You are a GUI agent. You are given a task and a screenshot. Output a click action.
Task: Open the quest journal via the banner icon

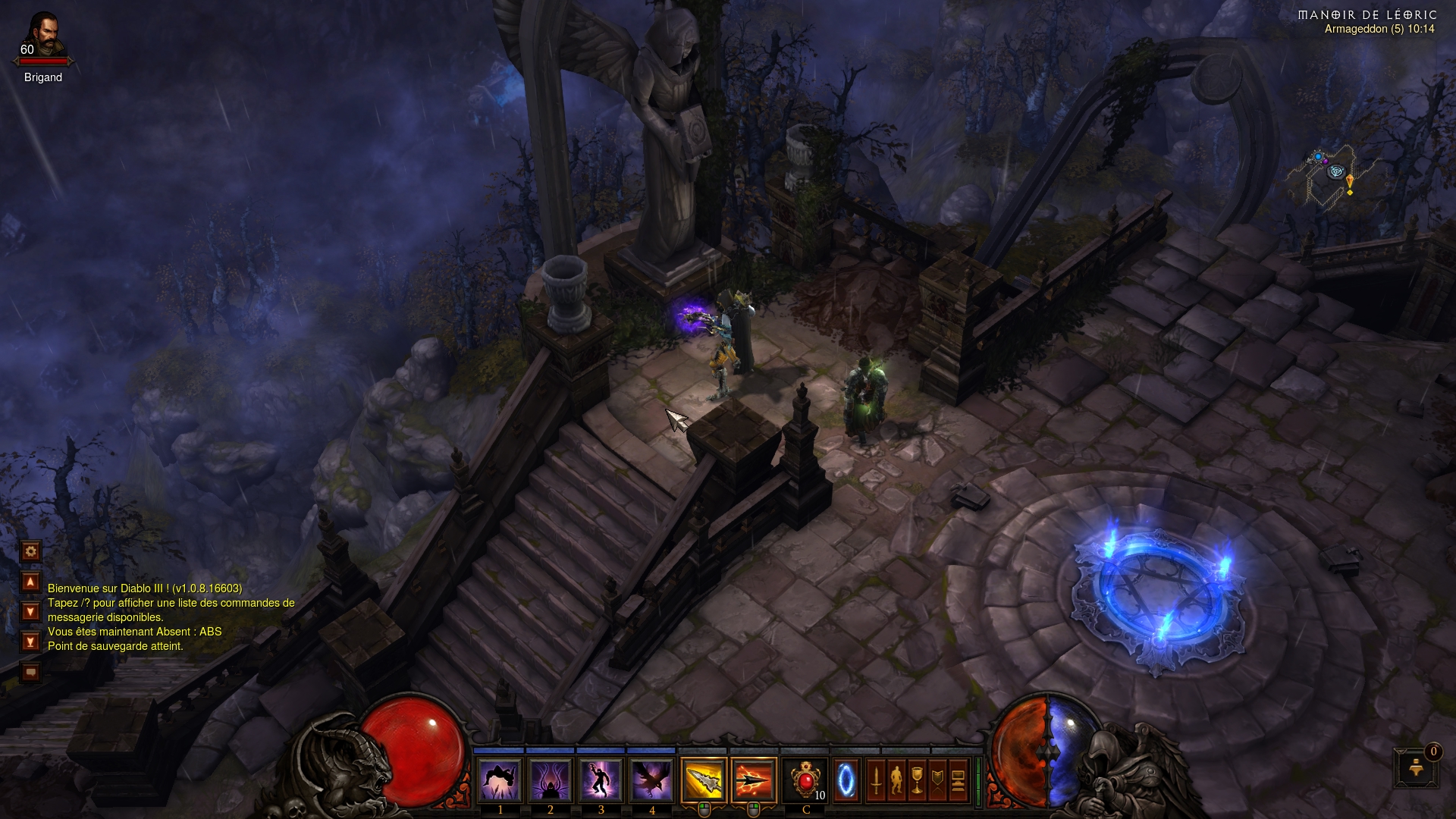[937, 780]
